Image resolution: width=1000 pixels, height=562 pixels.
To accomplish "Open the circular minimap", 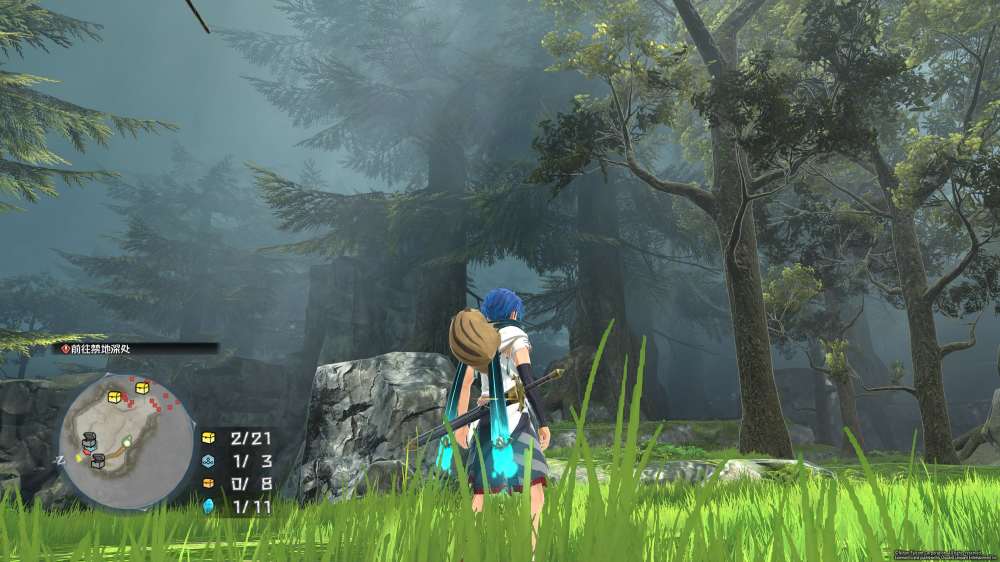I will [x=127, y=439].
